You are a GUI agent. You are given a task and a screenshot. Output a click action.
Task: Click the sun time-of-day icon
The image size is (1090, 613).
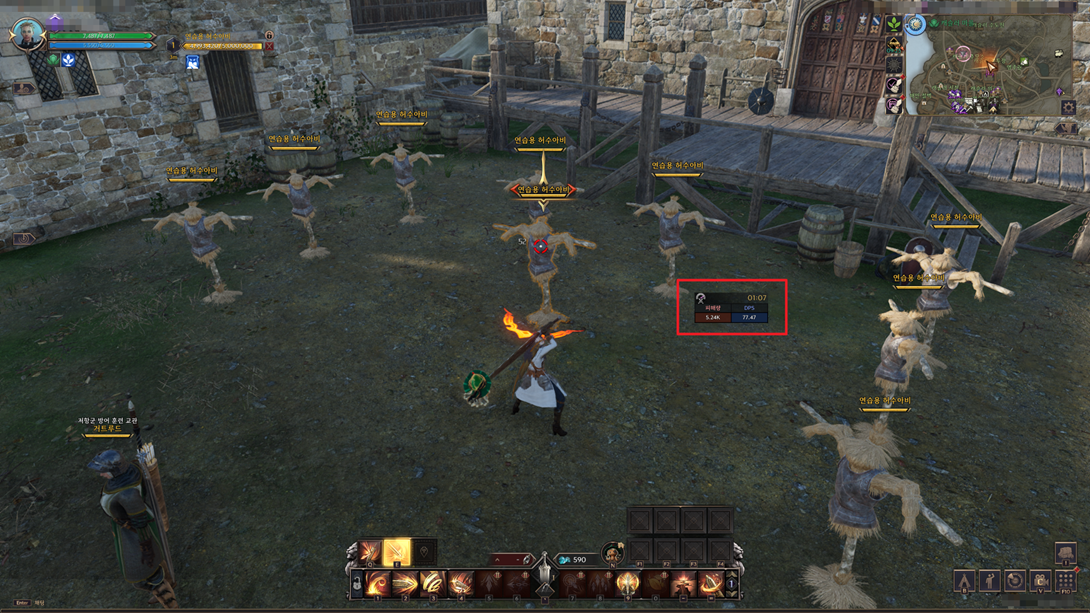[x=915, y=24]
